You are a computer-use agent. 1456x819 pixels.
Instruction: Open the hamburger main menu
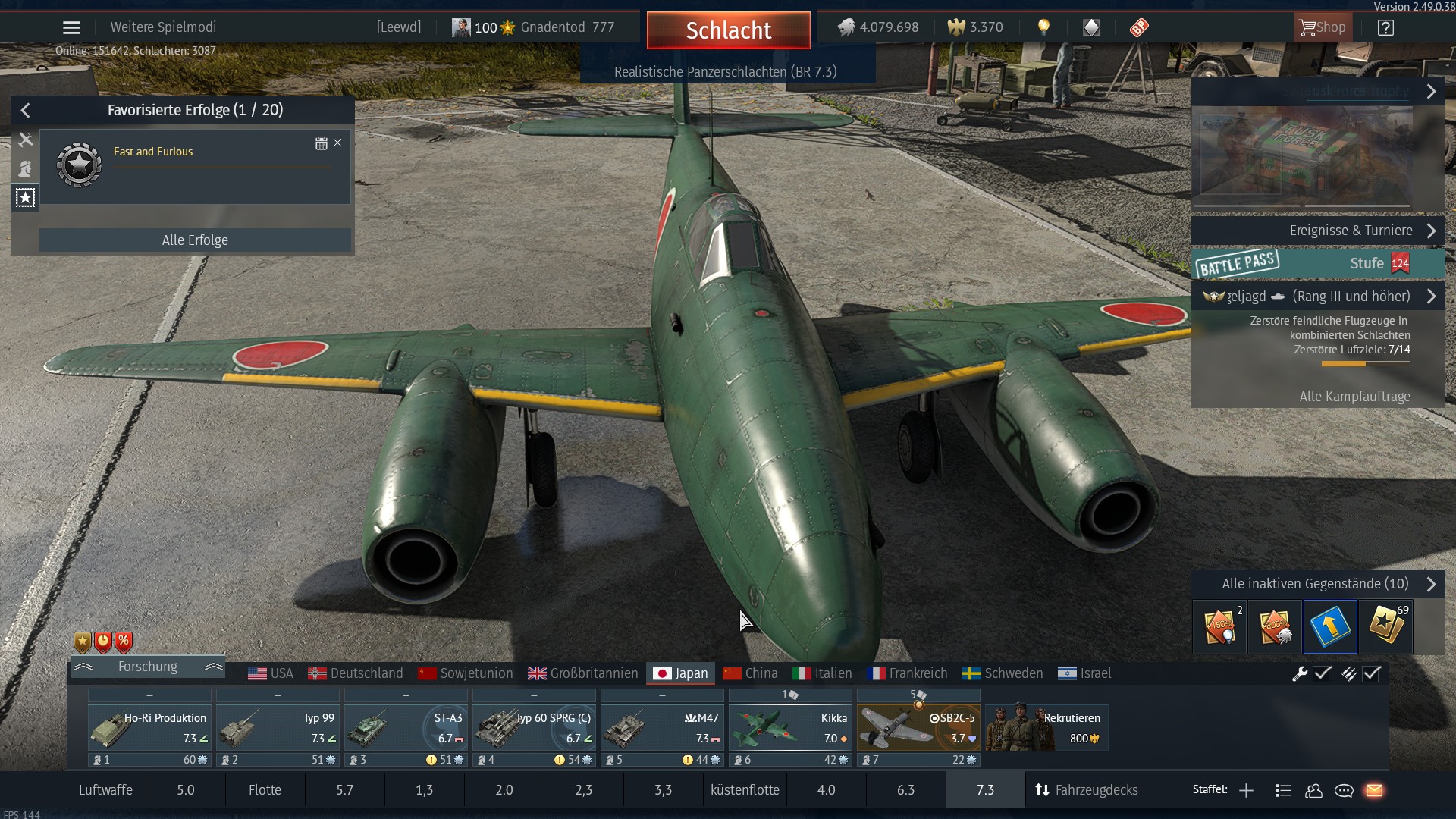coord(71,28)
